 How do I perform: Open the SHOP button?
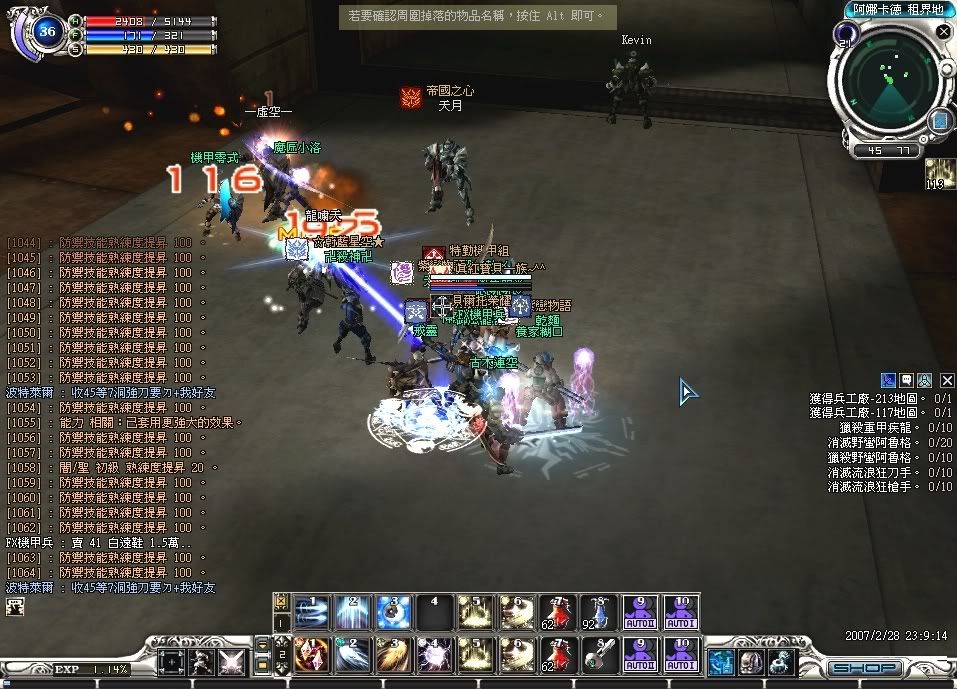tap(864, 667)
